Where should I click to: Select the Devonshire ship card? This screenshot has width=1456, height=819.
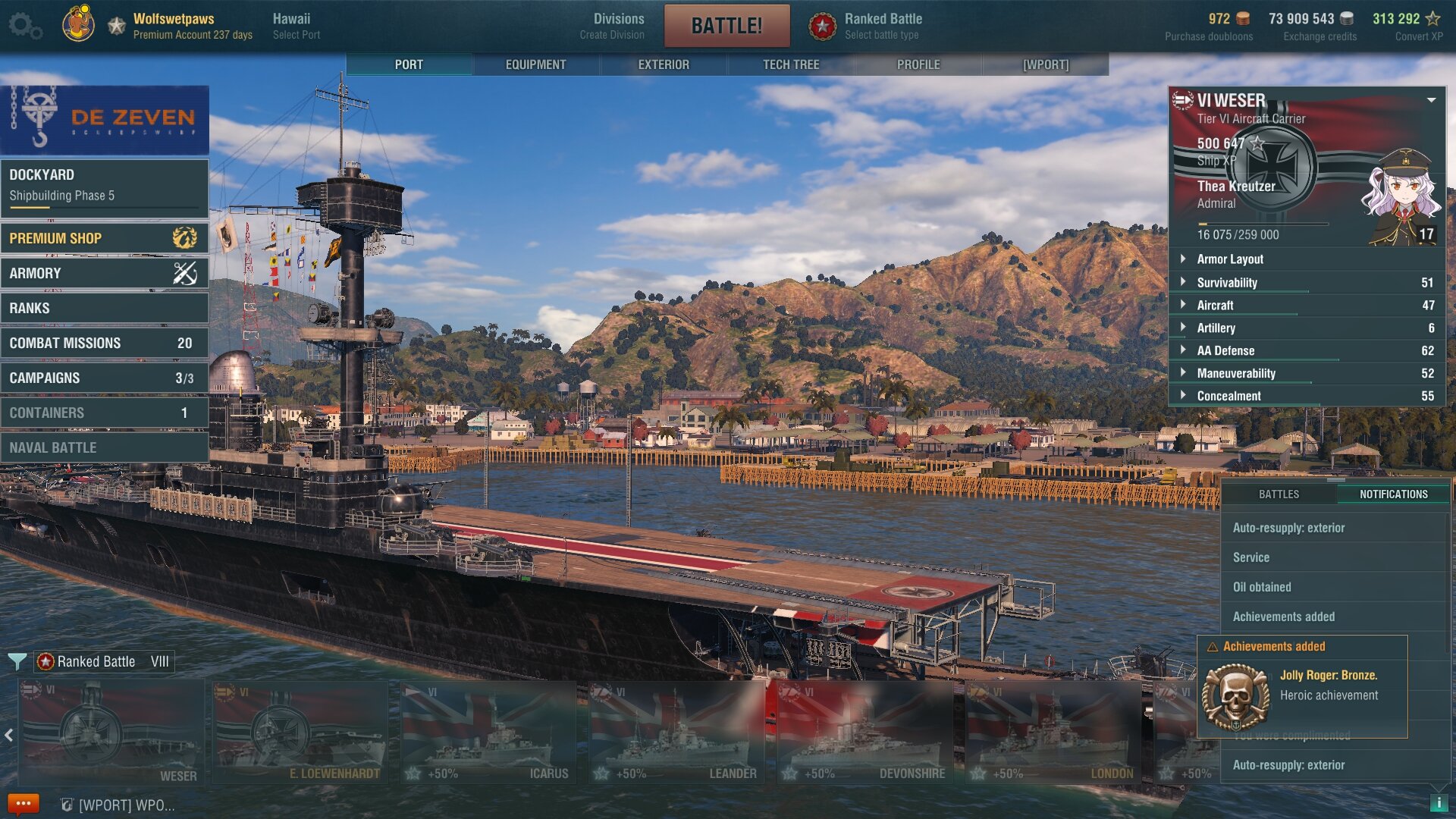pos(864,733)
